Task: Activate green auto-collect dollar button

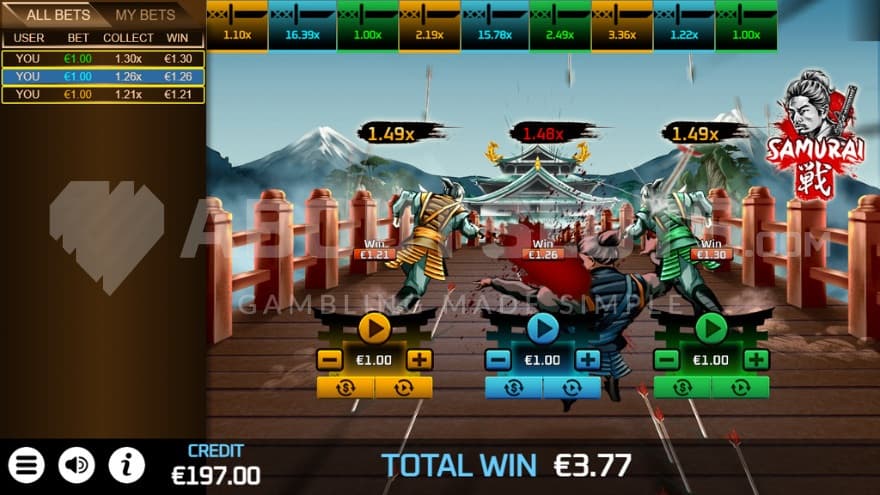Action: (x=683, y=387)
